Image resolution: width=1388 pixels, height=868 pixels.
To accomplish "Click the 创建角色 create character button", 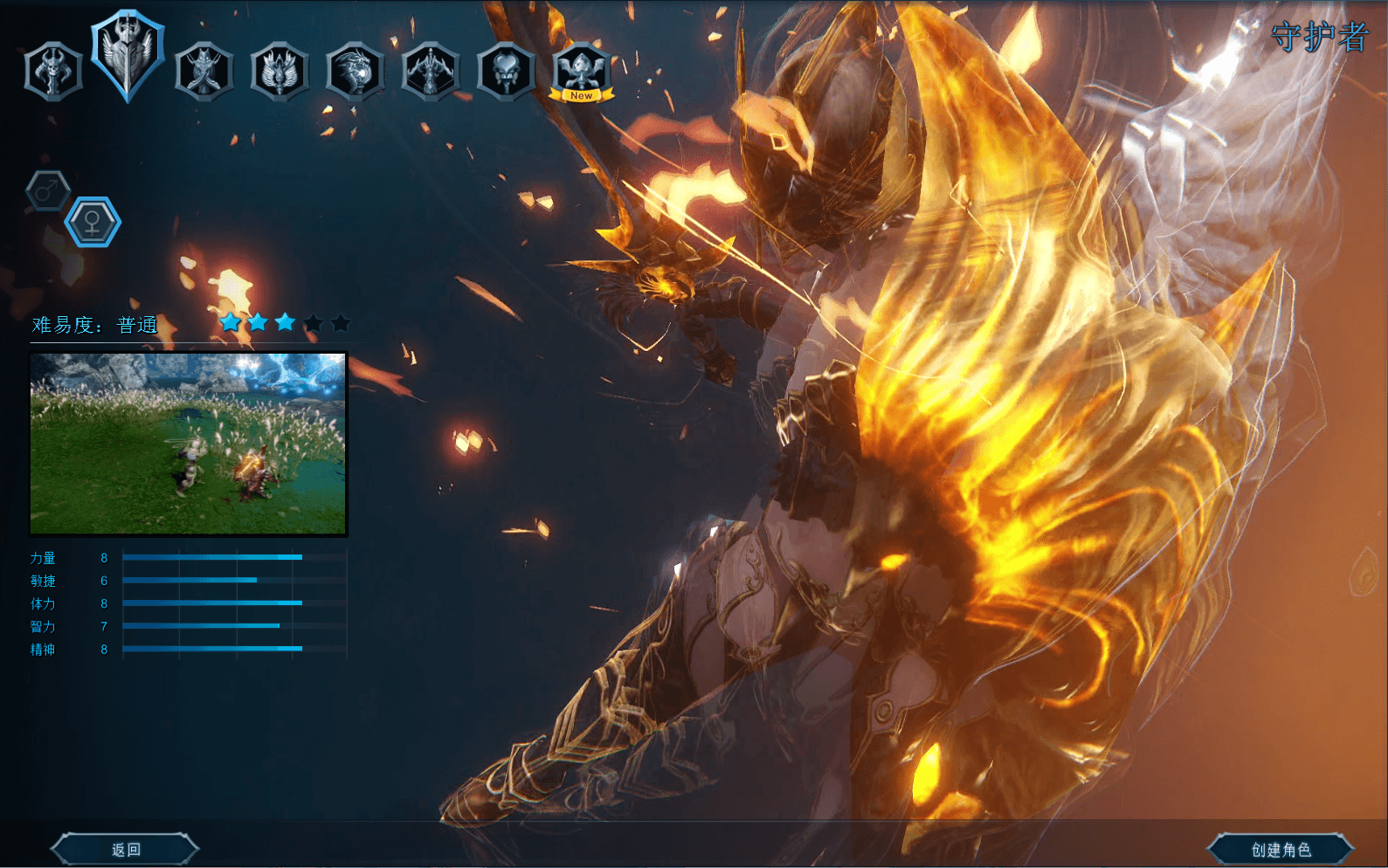I will click(x=1283, y=847).
